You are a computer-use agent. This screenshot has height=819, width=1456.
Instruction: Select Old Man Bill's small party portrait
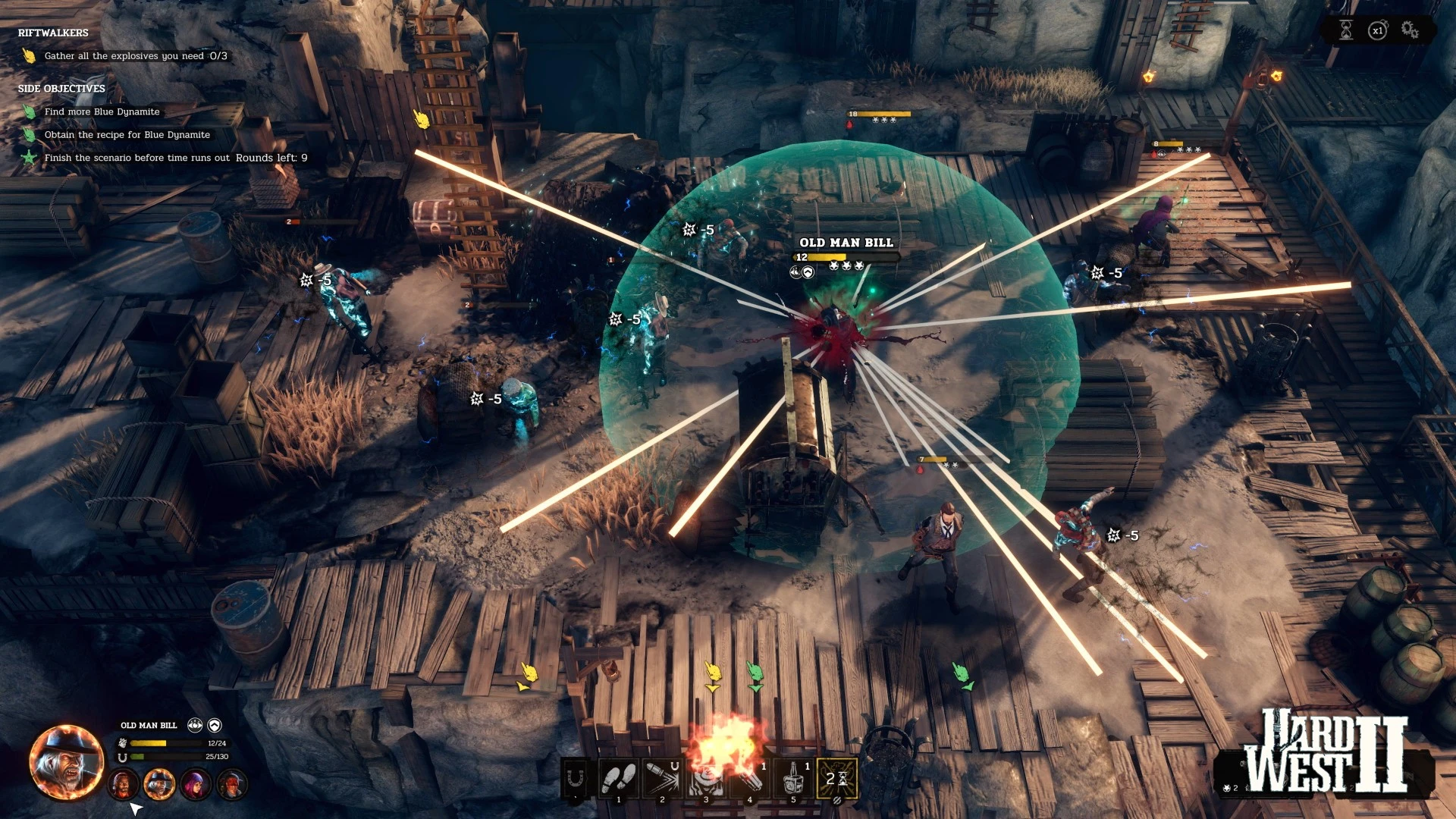[x=159, y=784]
